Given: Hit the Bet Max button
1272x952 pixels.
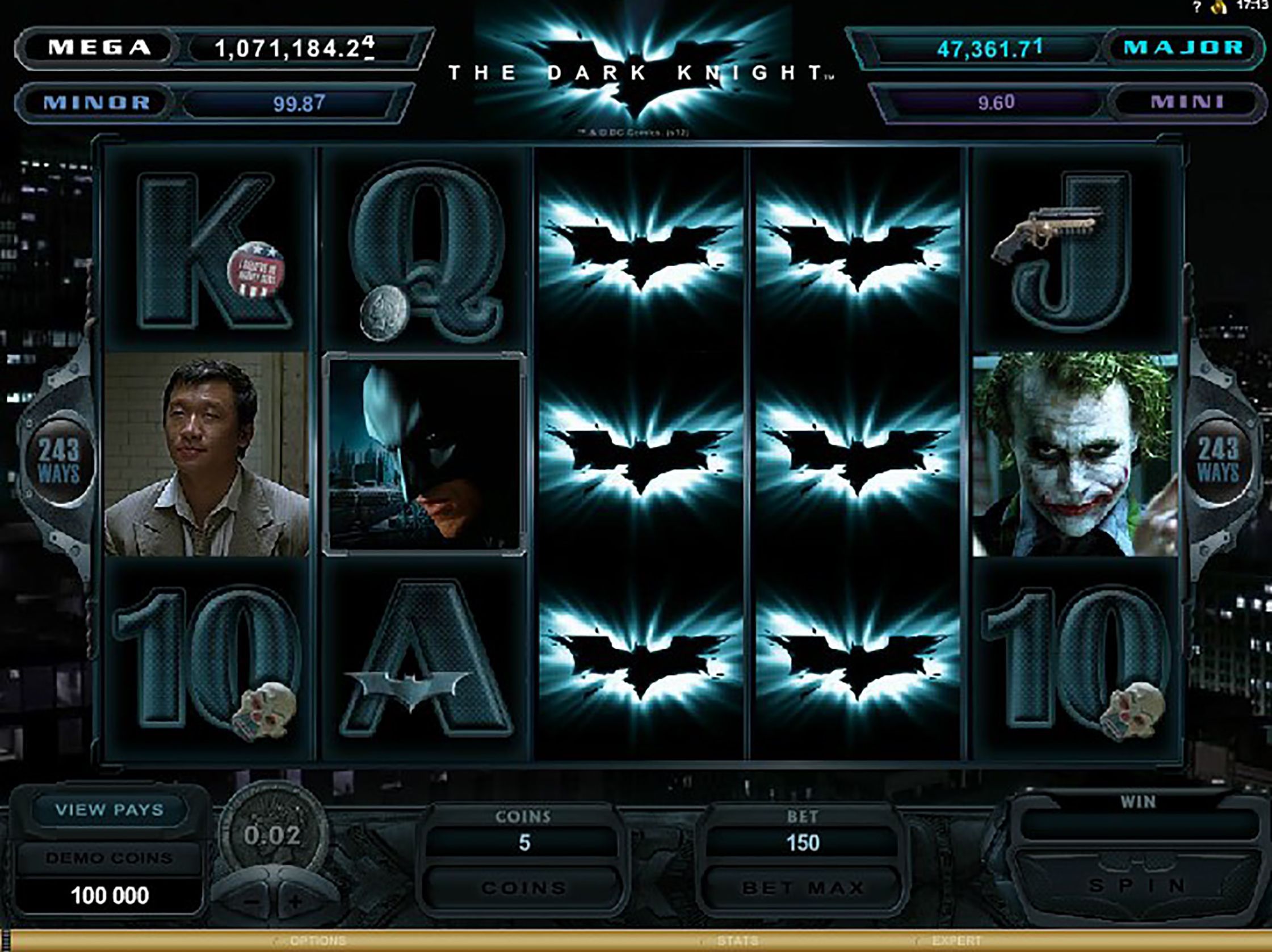Looking at the screenshot, I should point(803,888).
